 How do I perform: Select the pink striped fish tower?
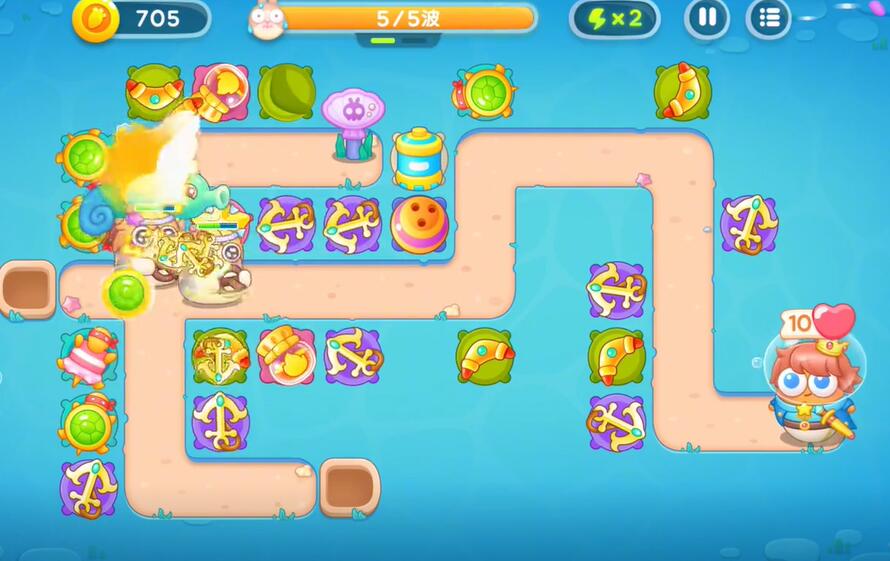tap(87, 357)
